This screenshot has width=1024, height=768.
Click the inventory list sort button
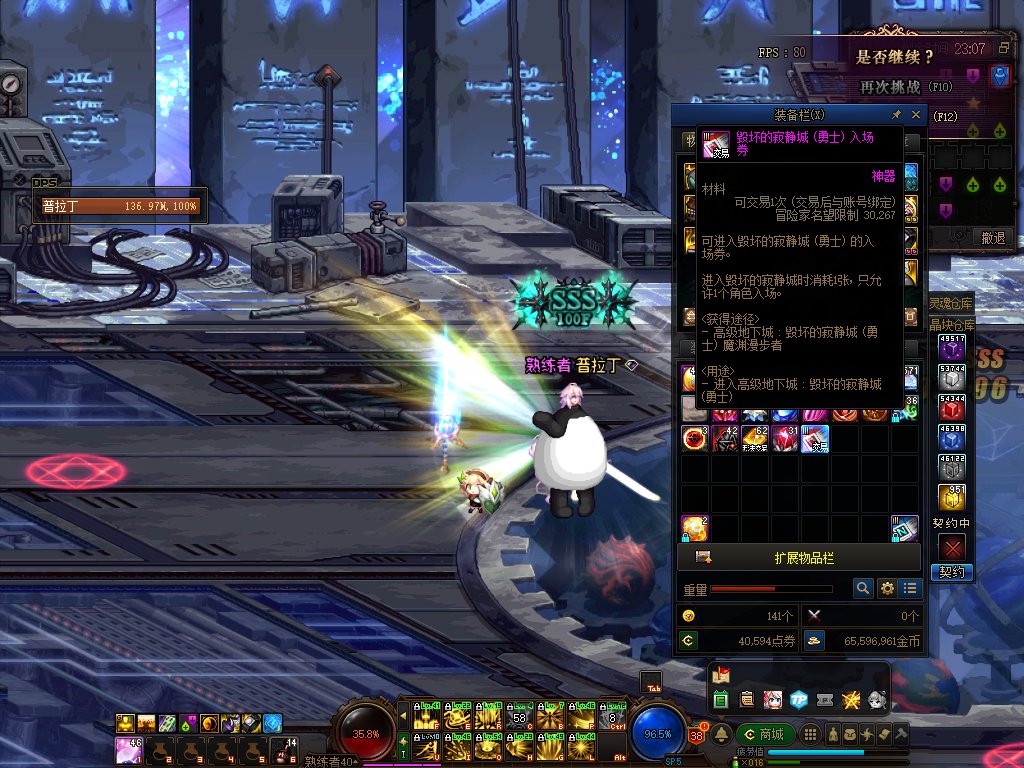[x=909, y=589]
